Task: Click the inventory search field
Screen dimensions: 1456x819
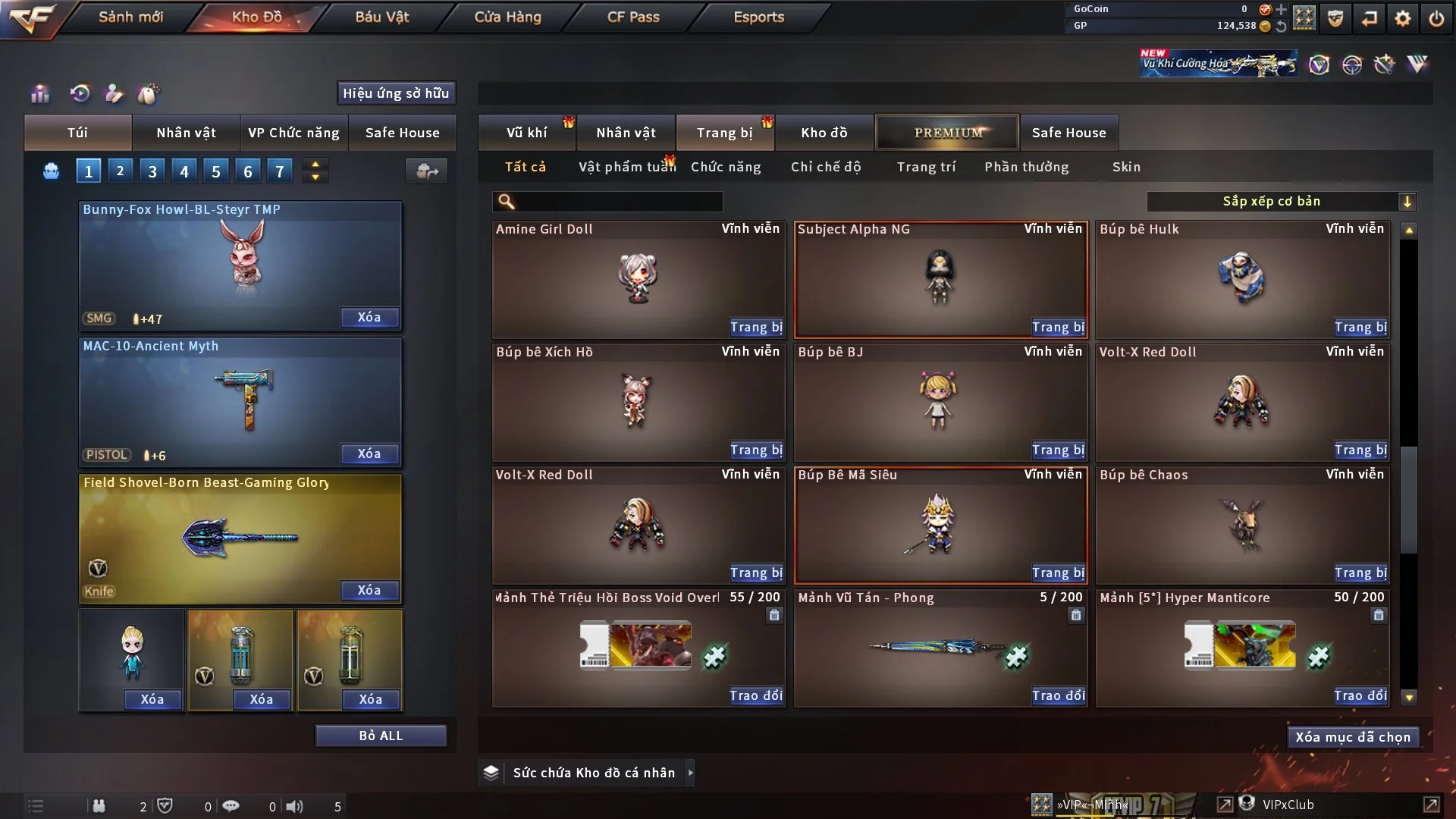Action: click(x=618, y=202)
